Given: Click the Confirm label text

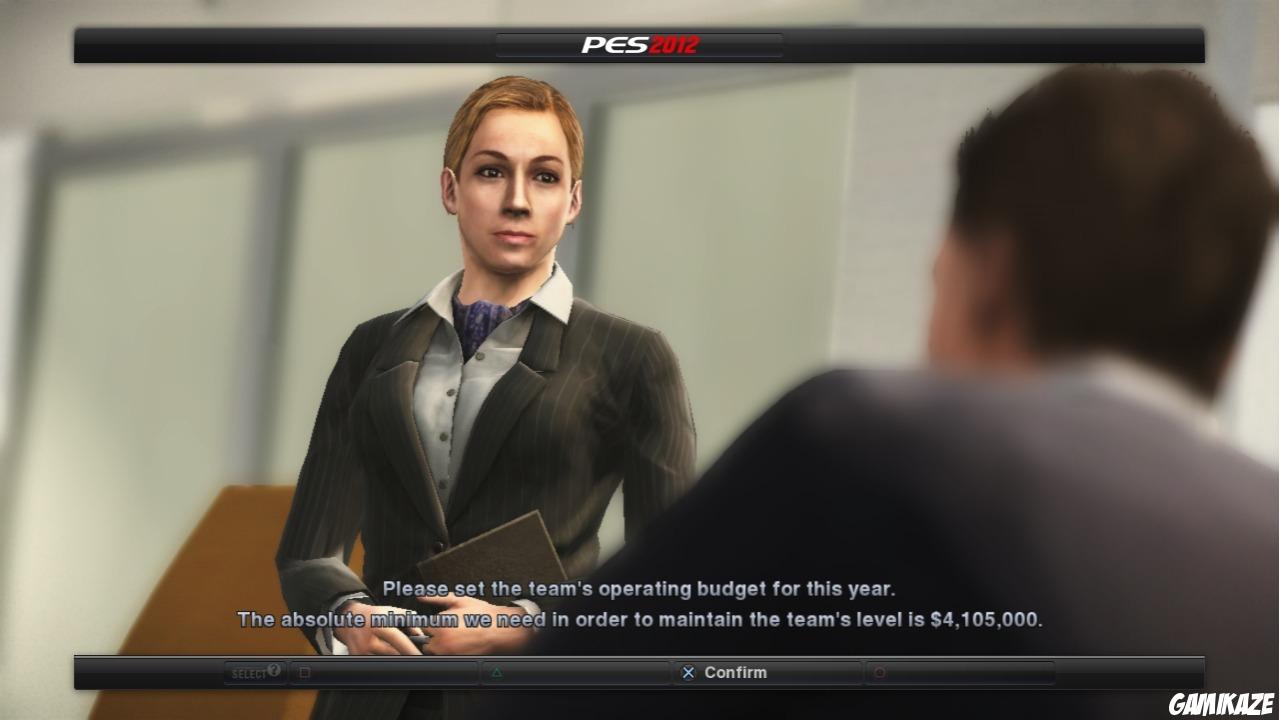Looking at the screenshot, I should tap(736, 673).
